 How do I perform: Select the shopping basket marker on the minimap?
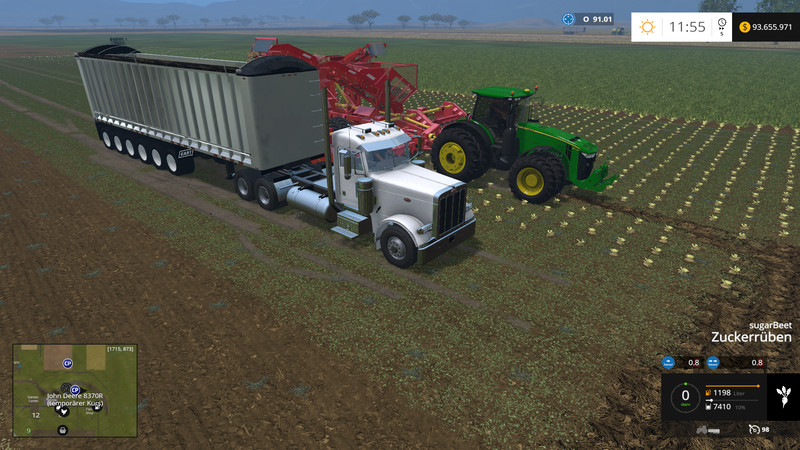63,429
